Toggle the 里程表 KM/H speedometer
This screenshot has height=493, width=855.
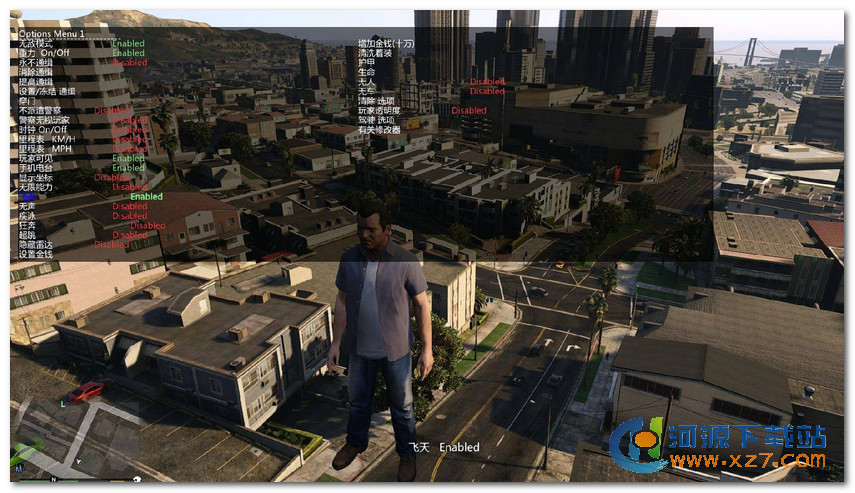(44, 139)
